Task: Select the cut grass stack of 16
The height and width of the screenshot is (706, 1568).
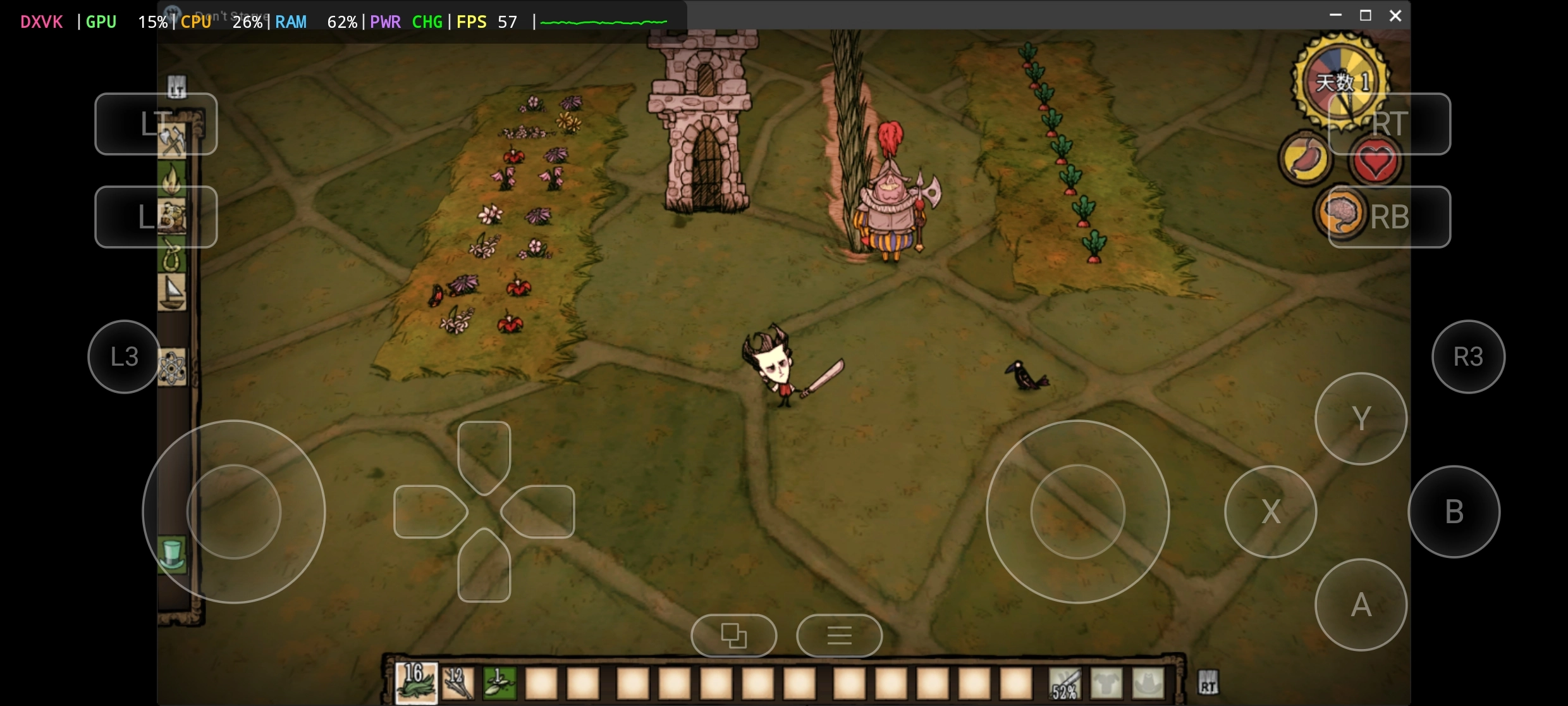Action: [416, 683]
